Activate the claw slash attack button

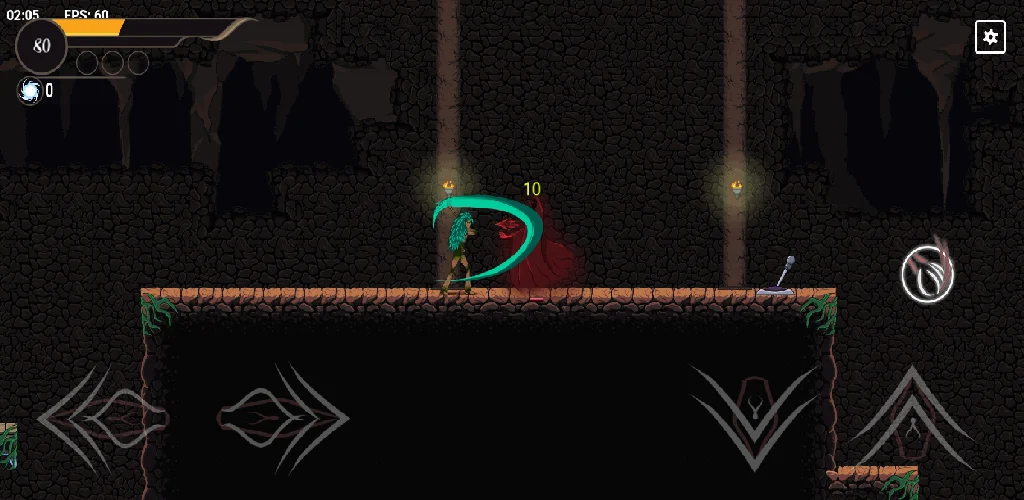click(x=927, y=275)
